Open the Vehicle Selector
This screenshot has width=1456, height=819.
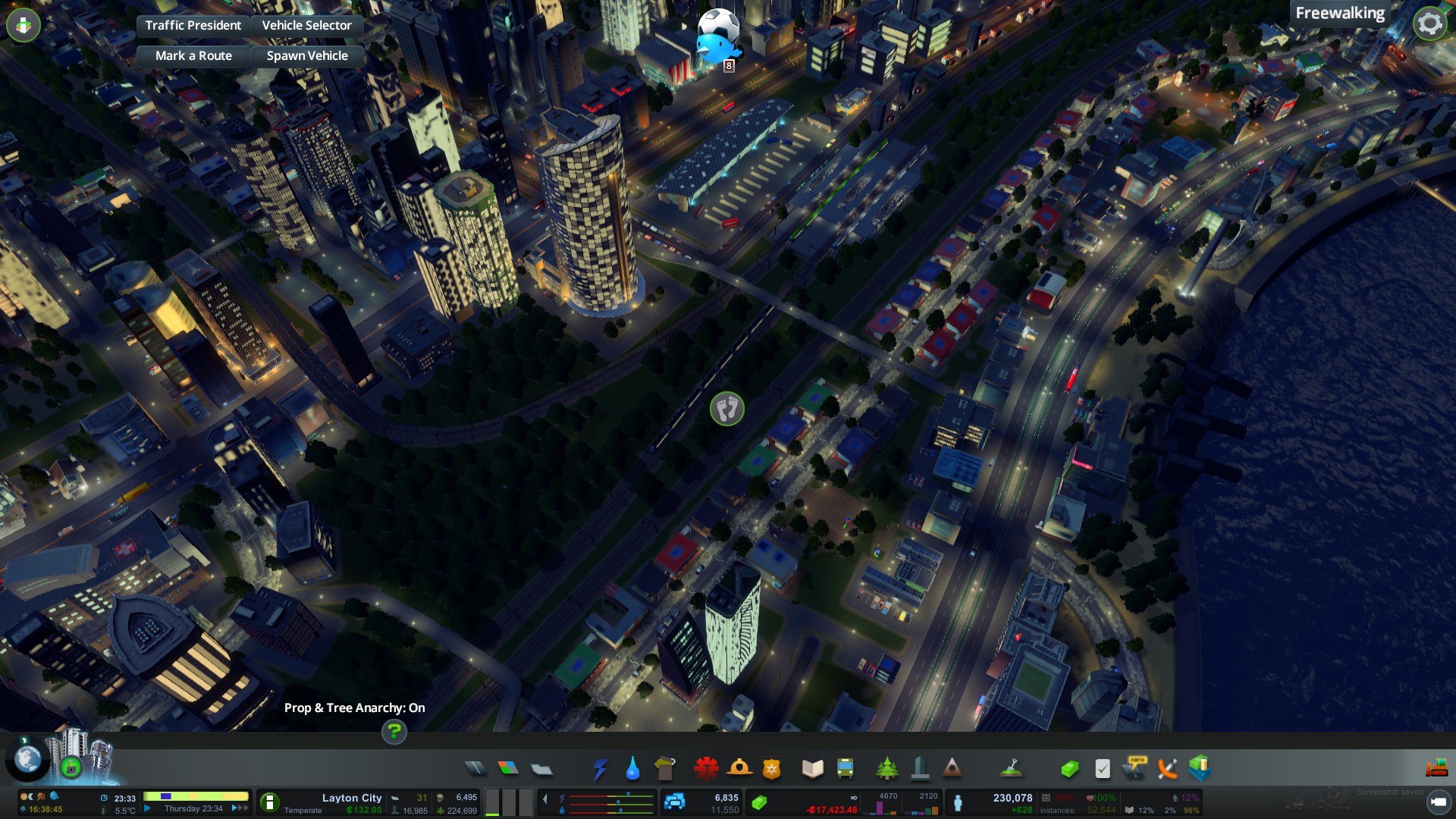click(306, 25)
